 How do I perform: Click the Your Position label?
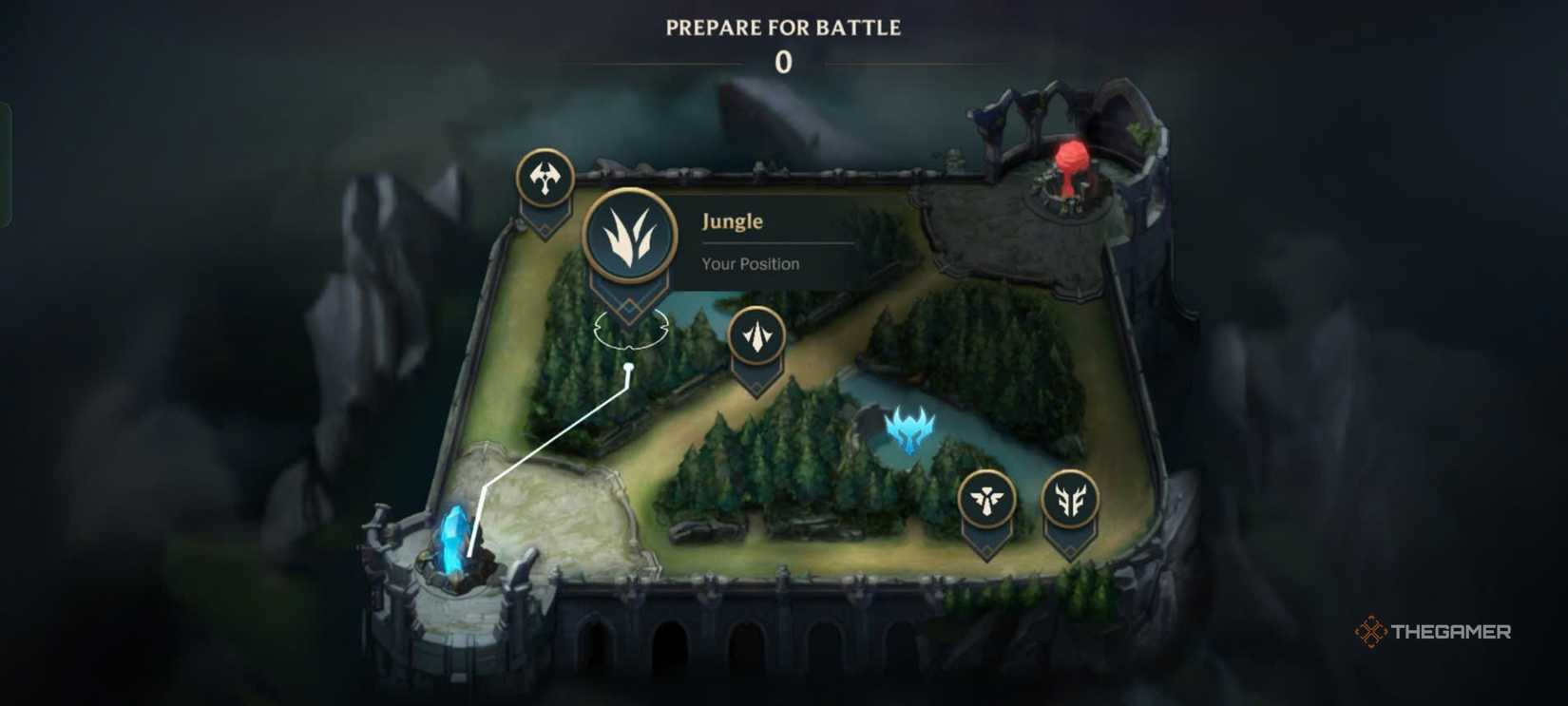click(x=750, y=263)
